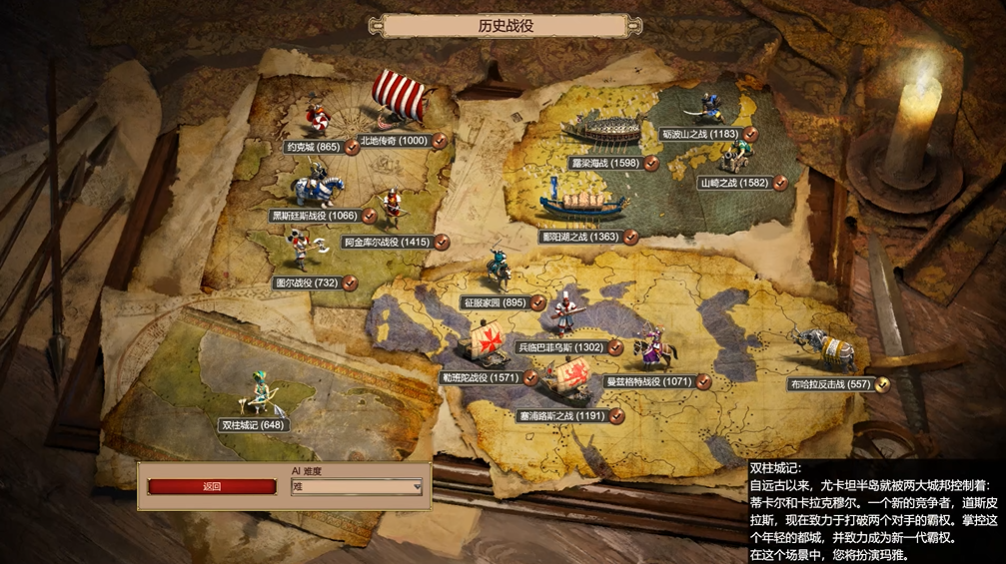Open the AI 难度 difficulty dropdown
1006x564 pixels.
coord(356,487)
